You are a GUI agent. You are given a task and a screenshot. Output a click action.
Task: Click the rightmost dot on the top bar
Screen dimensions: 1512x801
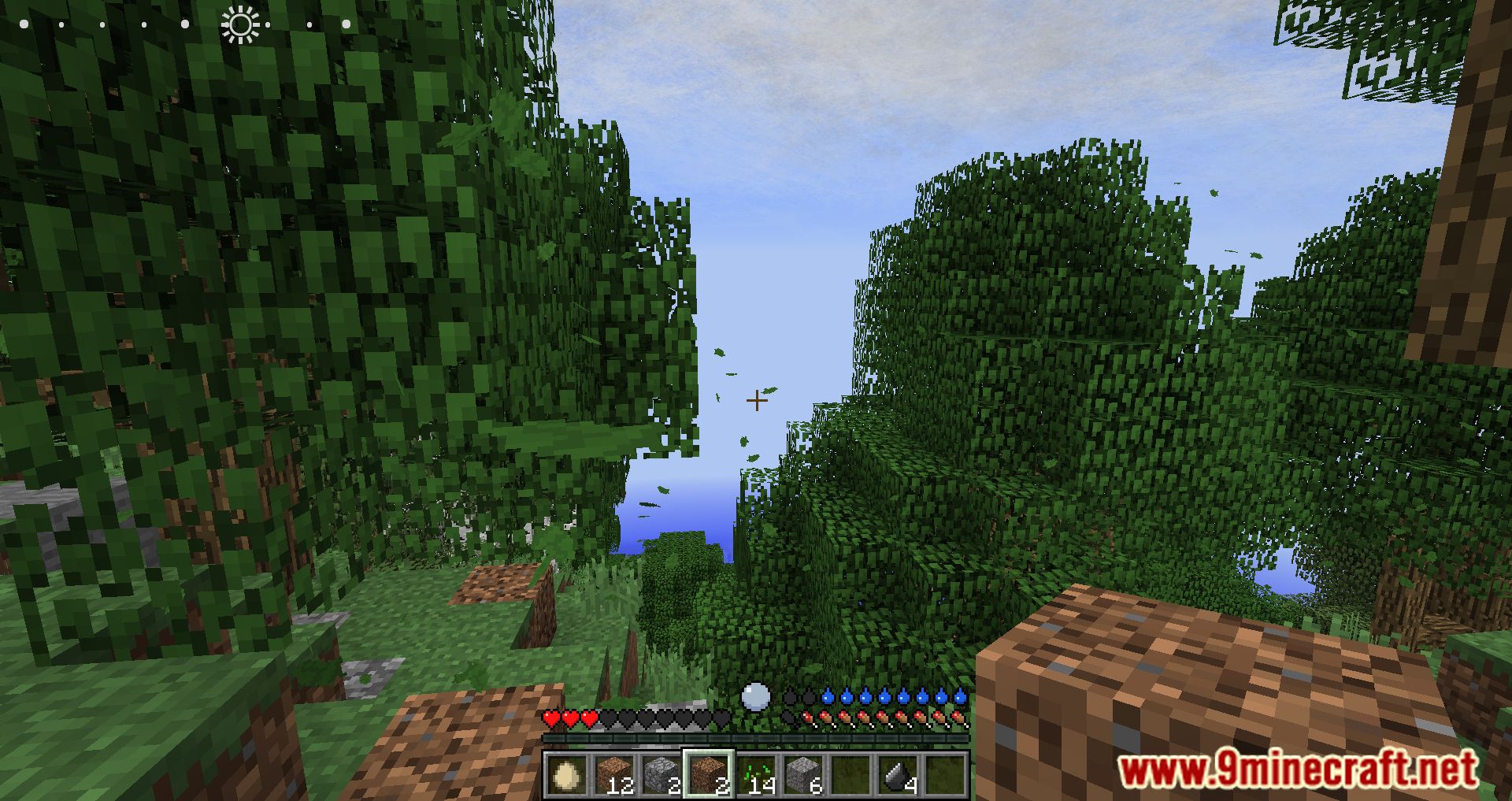(346, 24)
